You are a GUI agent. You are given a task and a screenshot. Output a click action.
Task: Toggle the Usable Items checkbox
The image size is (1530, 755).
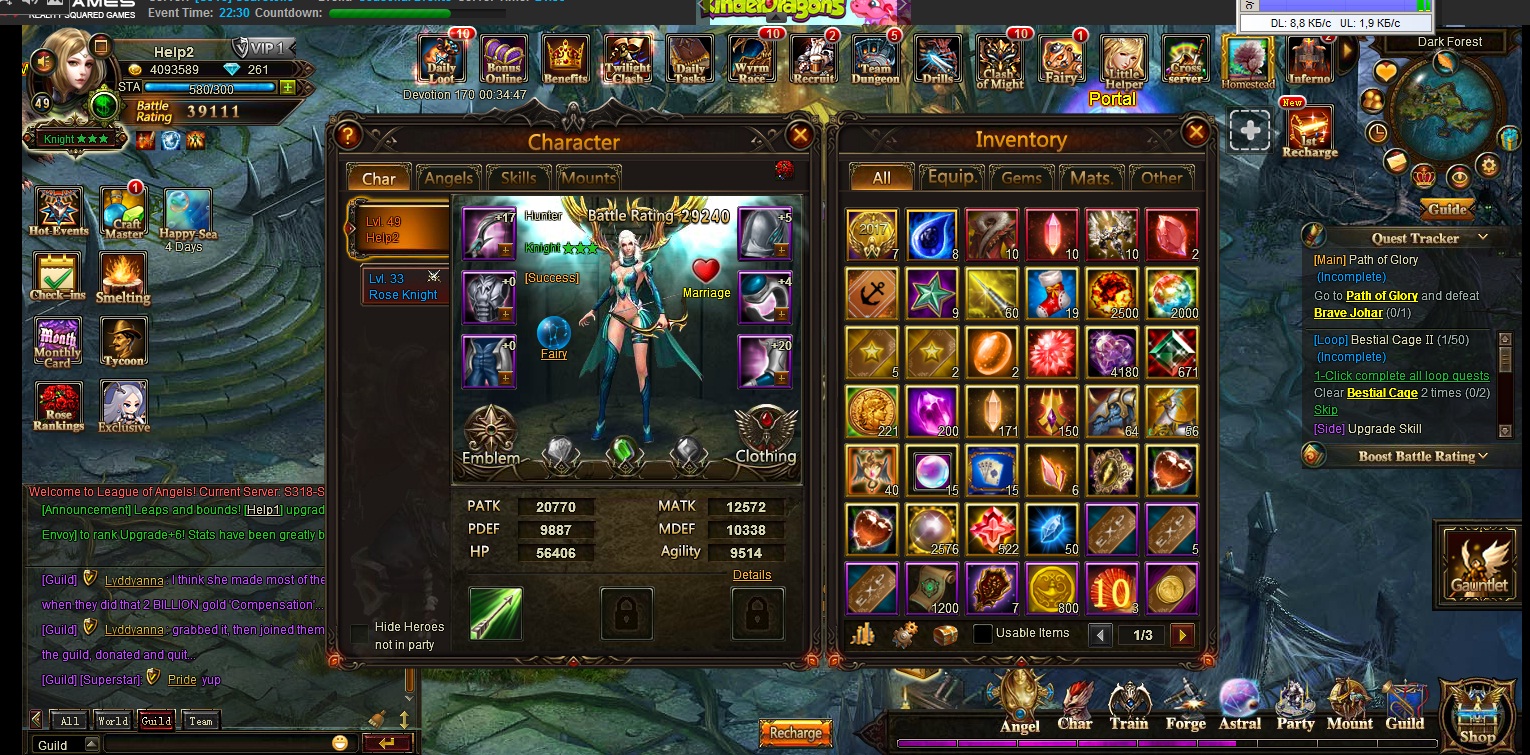pos(983,633)
